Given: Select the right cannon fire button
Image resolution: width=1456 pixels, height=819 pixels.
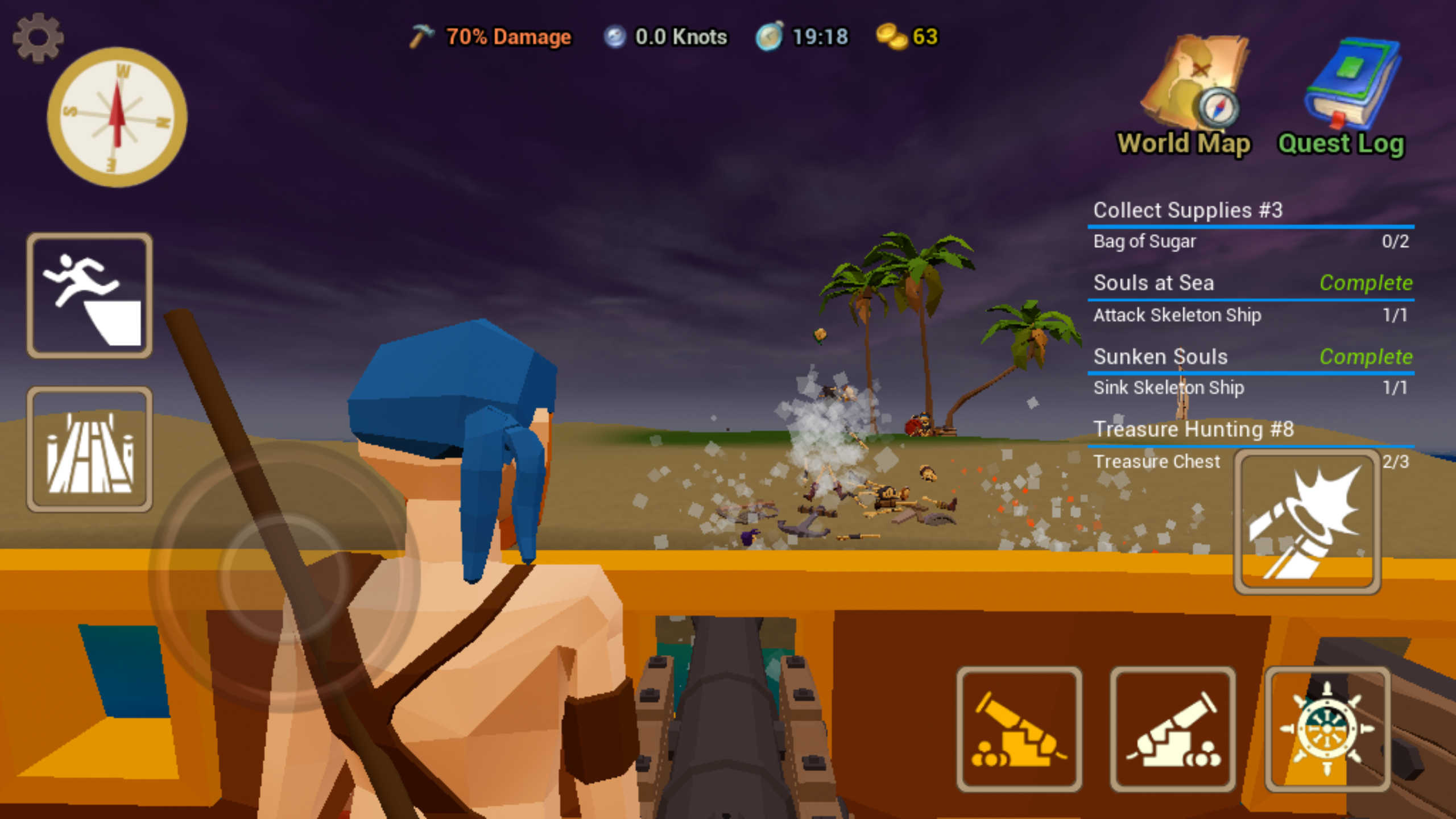Looking at the screenshot, I should click(x=1174, y=730).
